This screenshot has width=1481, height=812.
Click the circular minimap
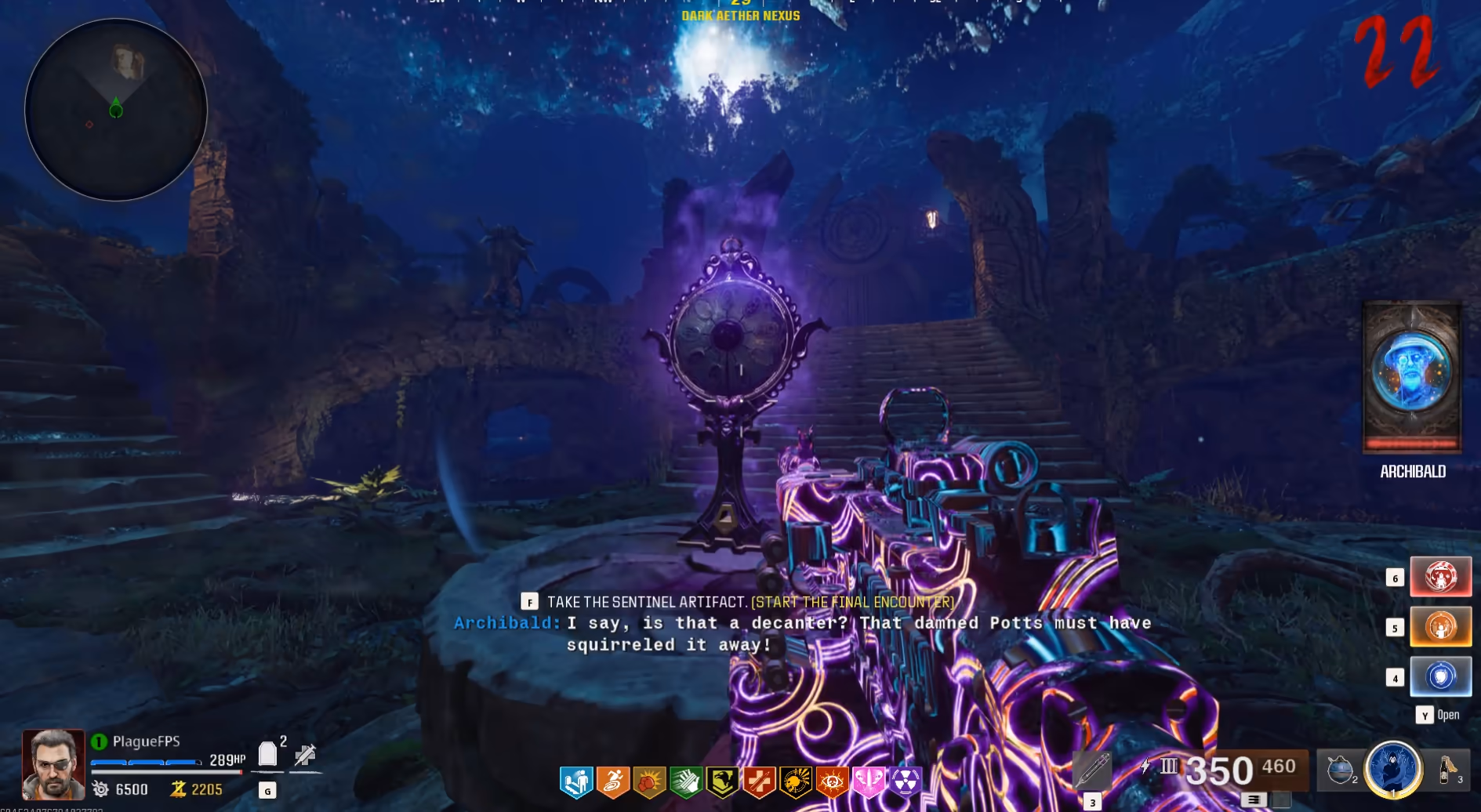click(x=116, y=110)
